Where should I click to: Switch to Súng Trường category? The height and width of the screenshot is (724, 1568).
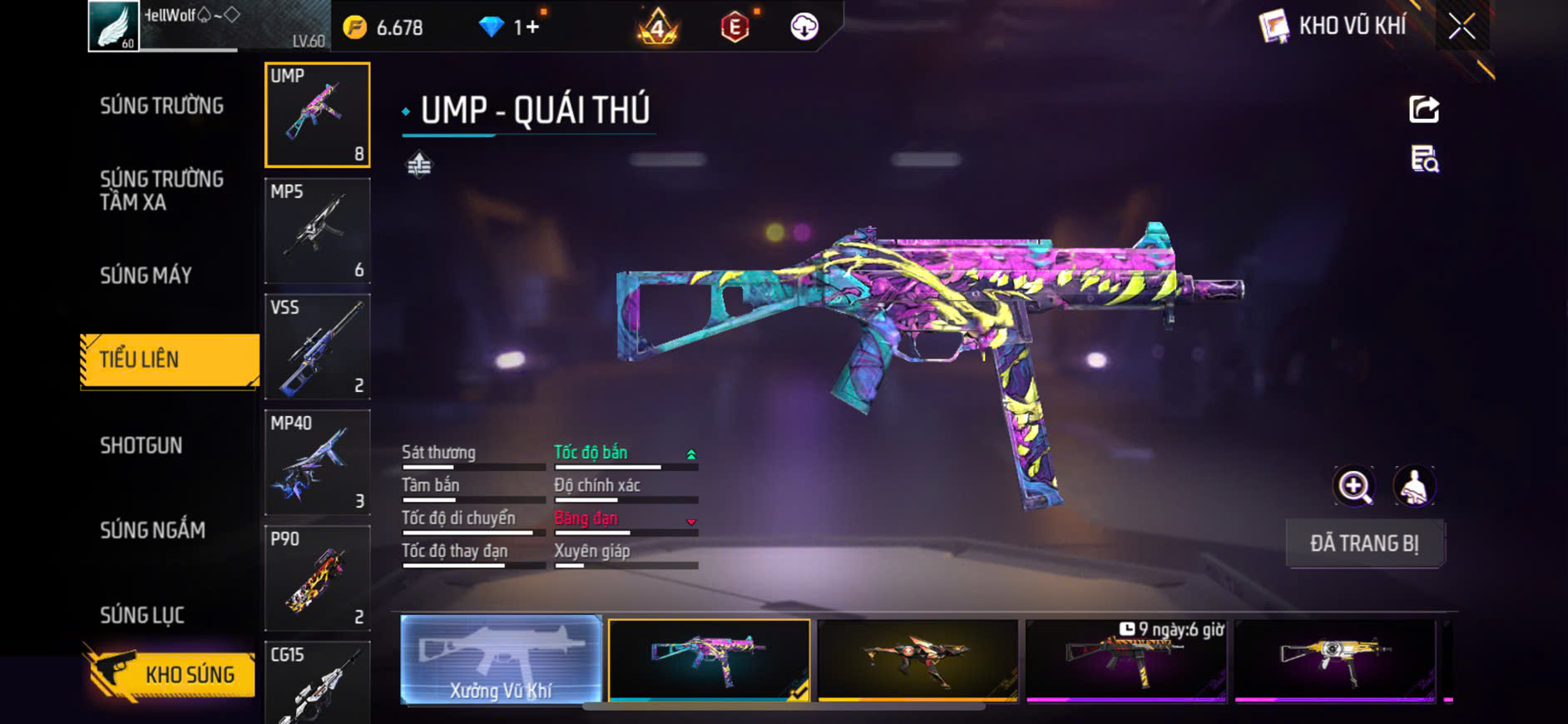click(161, 106)
